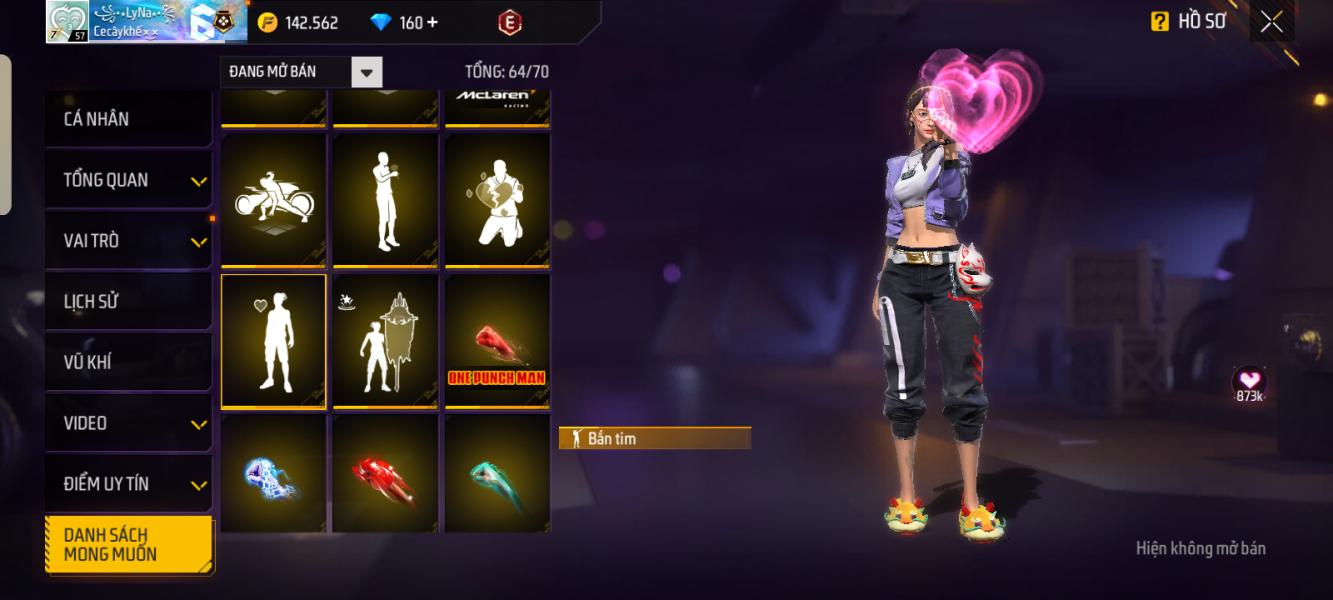Screen dimensions: 1333x600
Task: Choose the broken heart kneeling emote
Action: [497, 200]
